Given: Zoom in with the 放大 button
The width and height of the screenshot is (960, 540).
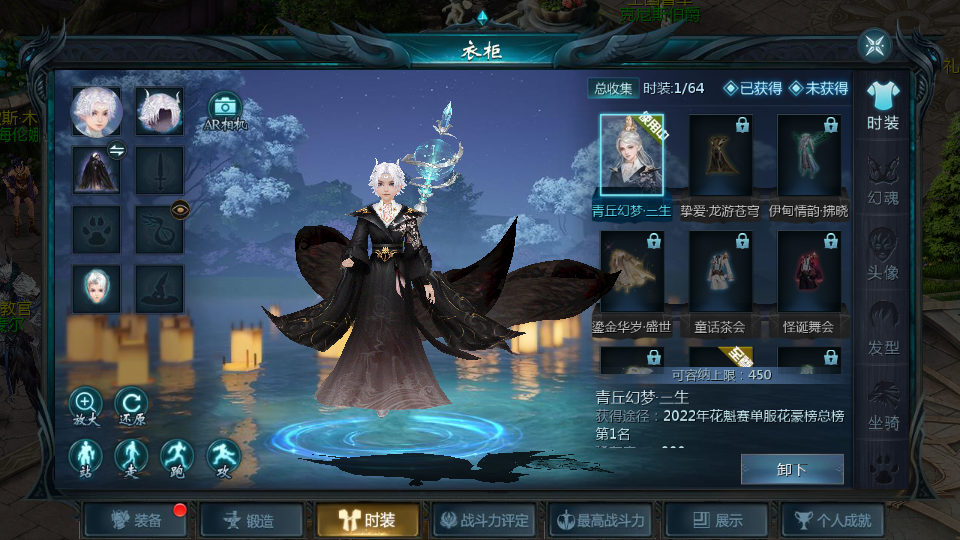Looking at the screenshot, I should pyautogui.click(x=85, y=406).
